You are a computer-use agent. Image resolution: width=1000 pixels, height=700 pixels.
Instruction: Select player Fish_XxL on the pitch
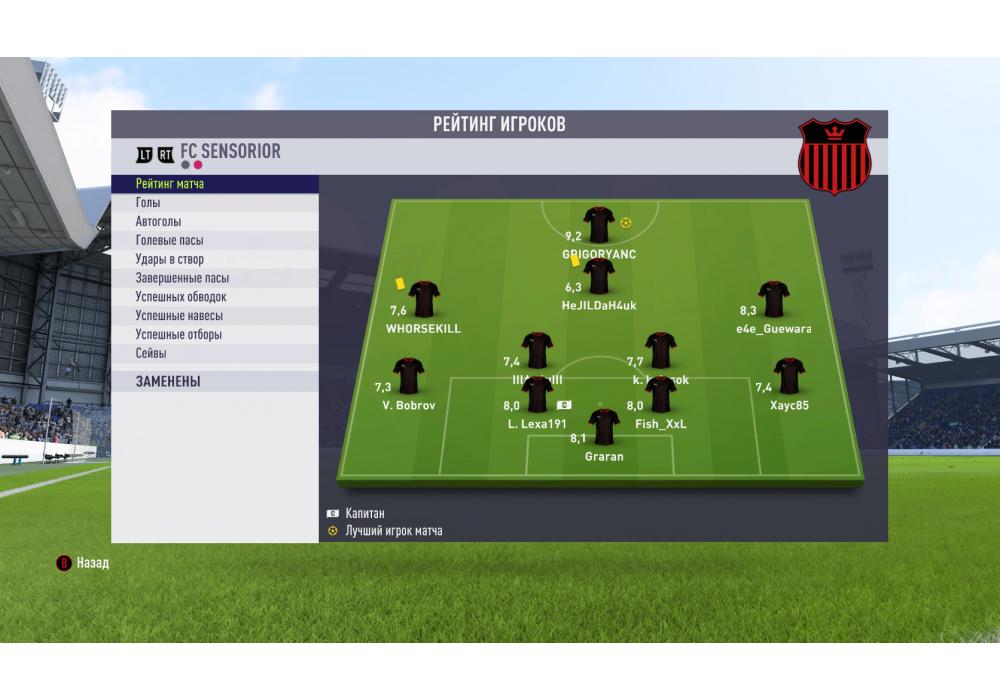(661, 395)
